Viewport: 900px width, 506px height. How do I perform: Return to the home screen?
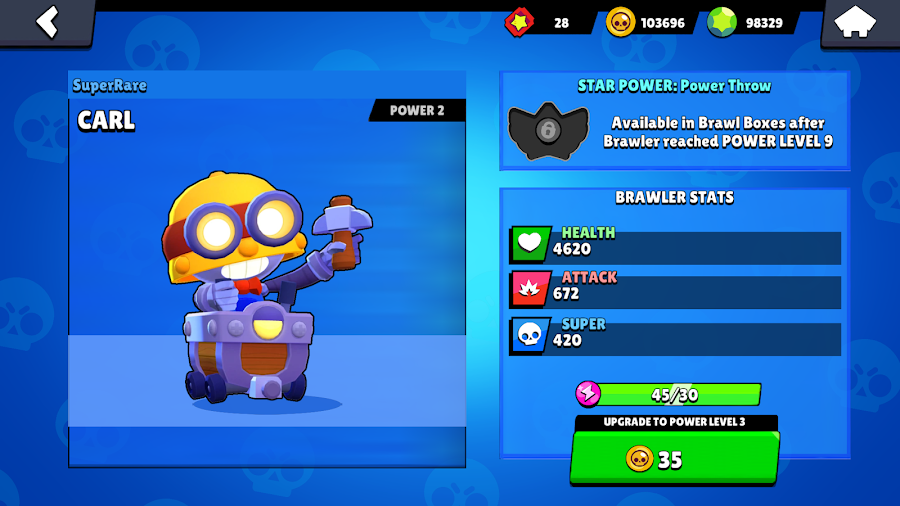click(x=855, y=22)
